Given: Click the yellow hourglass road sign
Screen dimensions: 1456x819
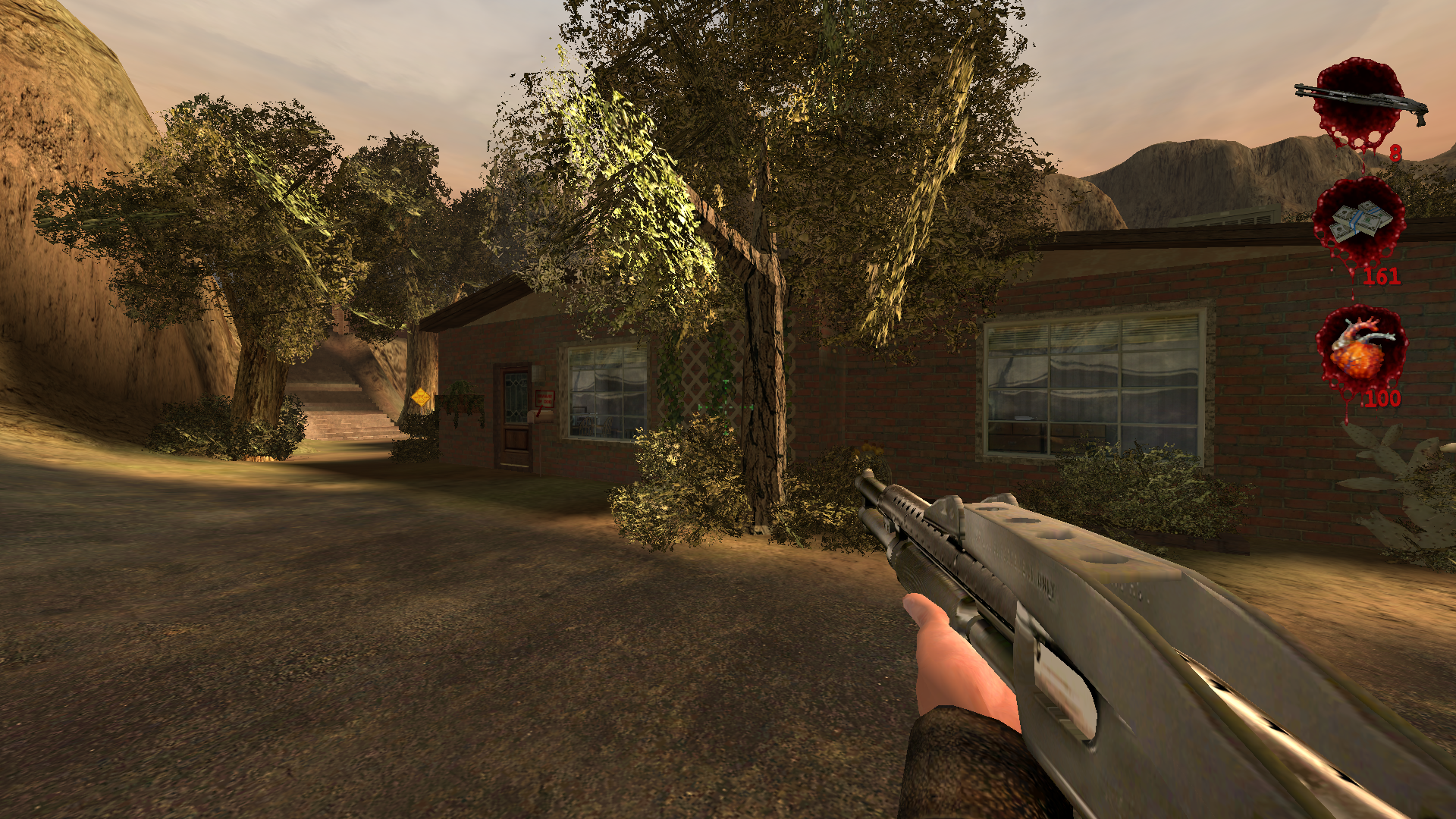Looking at the screenshot, I should [x=419, y=396].
